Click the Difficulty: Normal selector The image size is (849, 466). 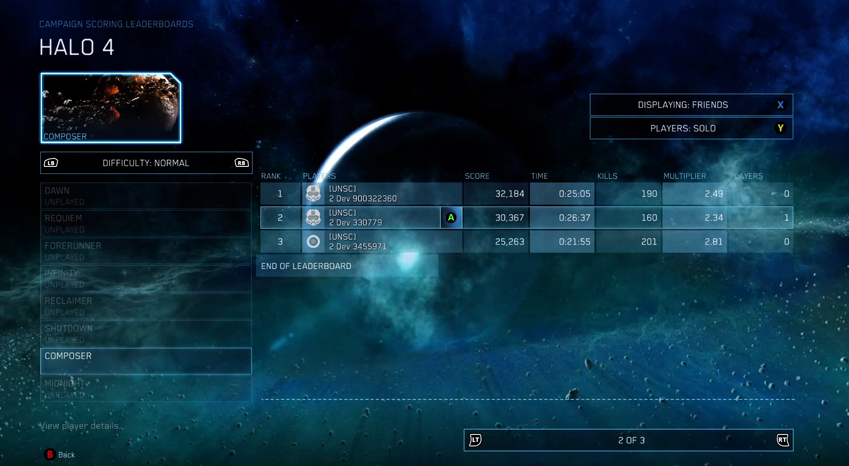[x=146, y=163]
